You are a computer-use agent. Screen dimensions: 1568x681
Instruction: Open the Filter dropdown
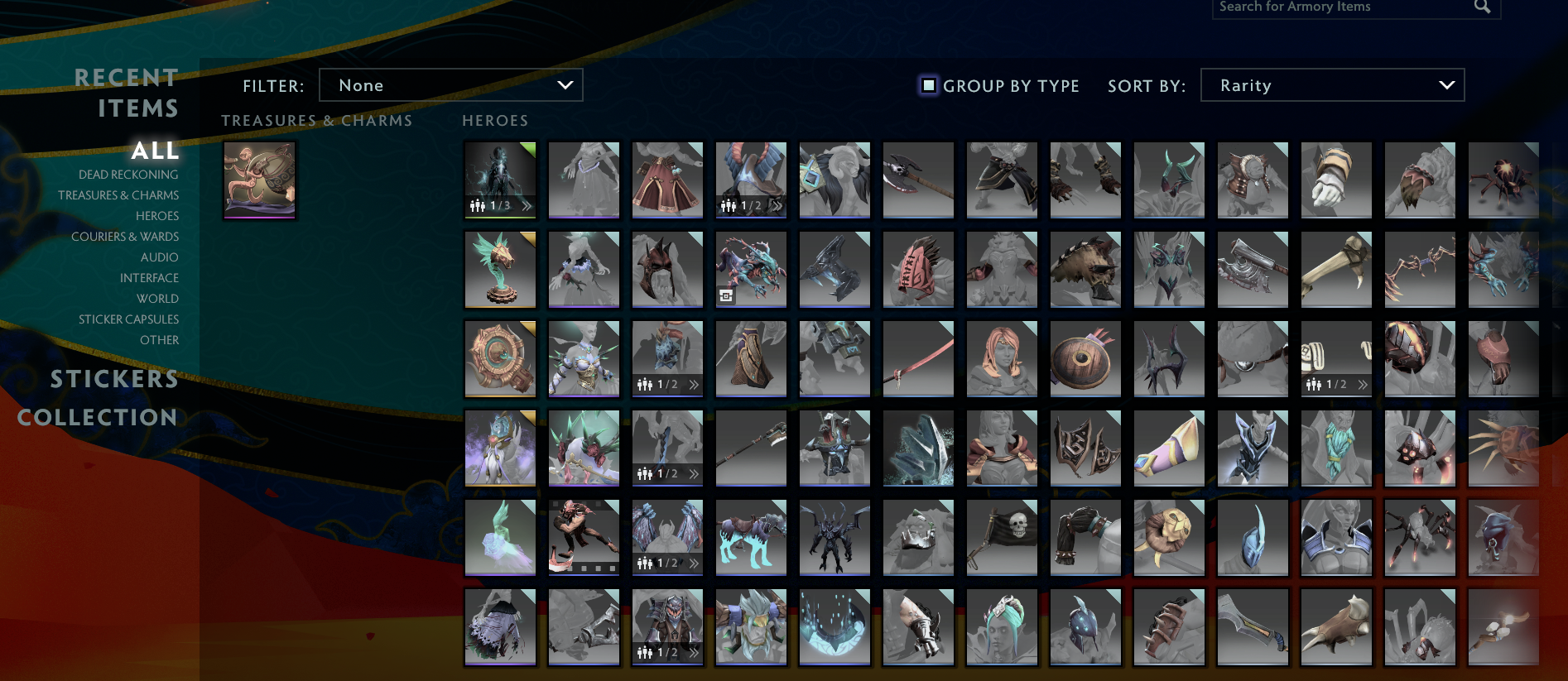click(451, 84)
